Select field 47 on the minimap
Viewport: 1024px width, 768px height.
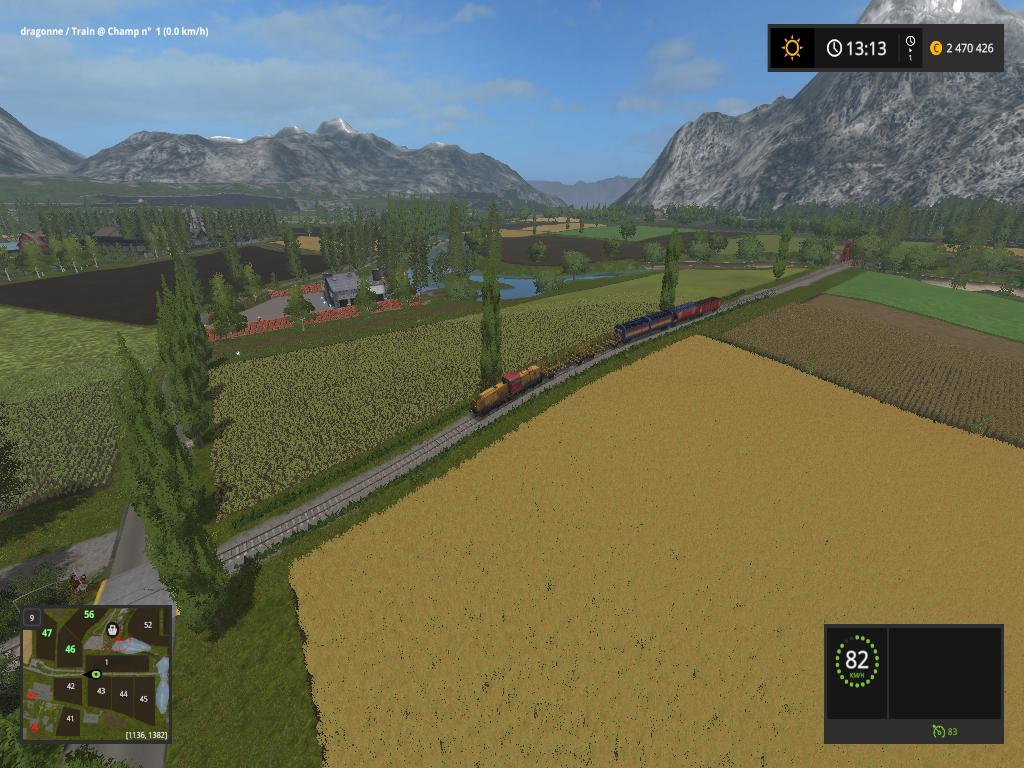pos(47,633)
